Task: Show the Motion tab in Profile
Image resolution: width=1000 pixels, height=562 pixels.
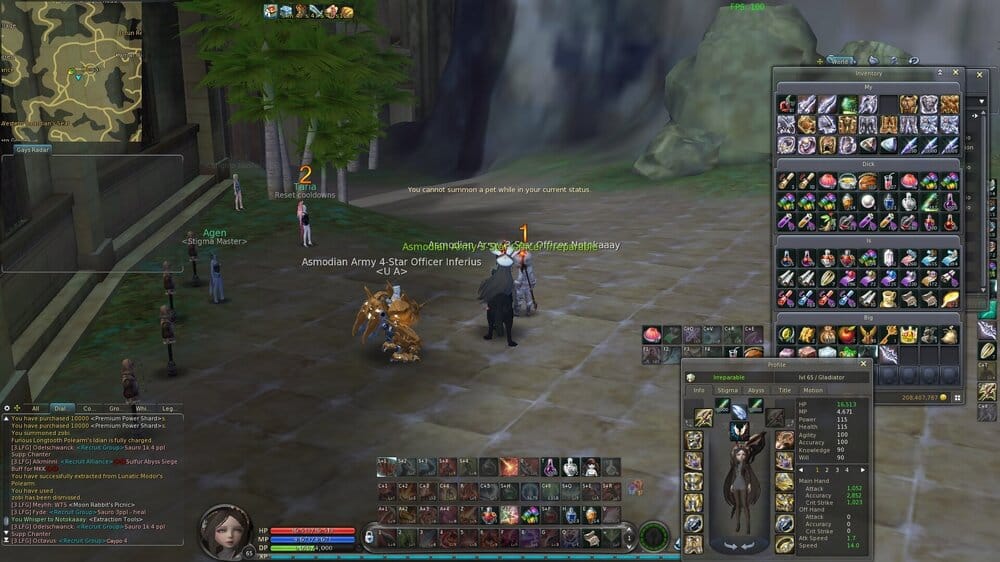Action: click(x=813, y=390)
